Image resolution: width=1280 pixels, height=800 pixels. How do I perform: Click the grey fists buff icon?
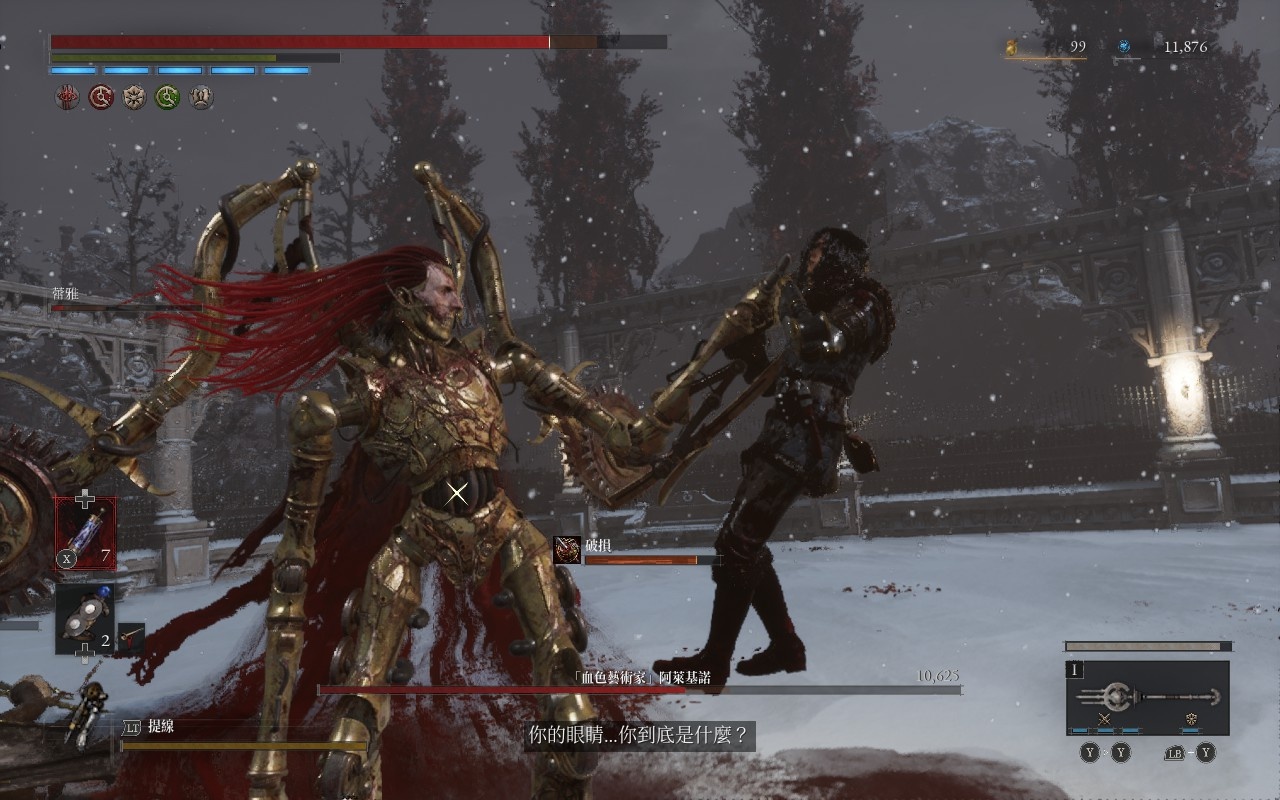(201, 97)
